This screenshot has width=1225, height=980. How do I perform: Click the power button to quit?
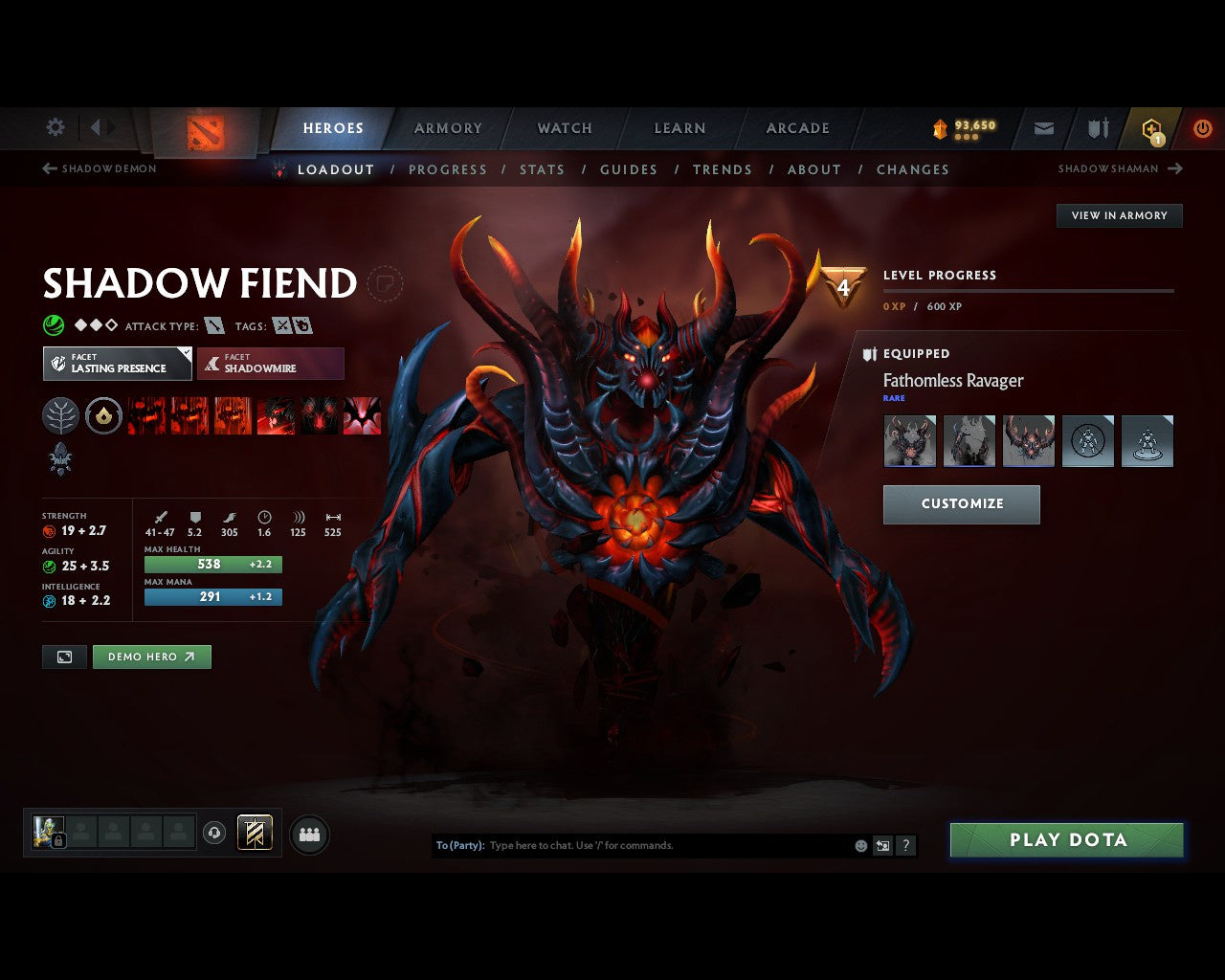[1202, 128]
